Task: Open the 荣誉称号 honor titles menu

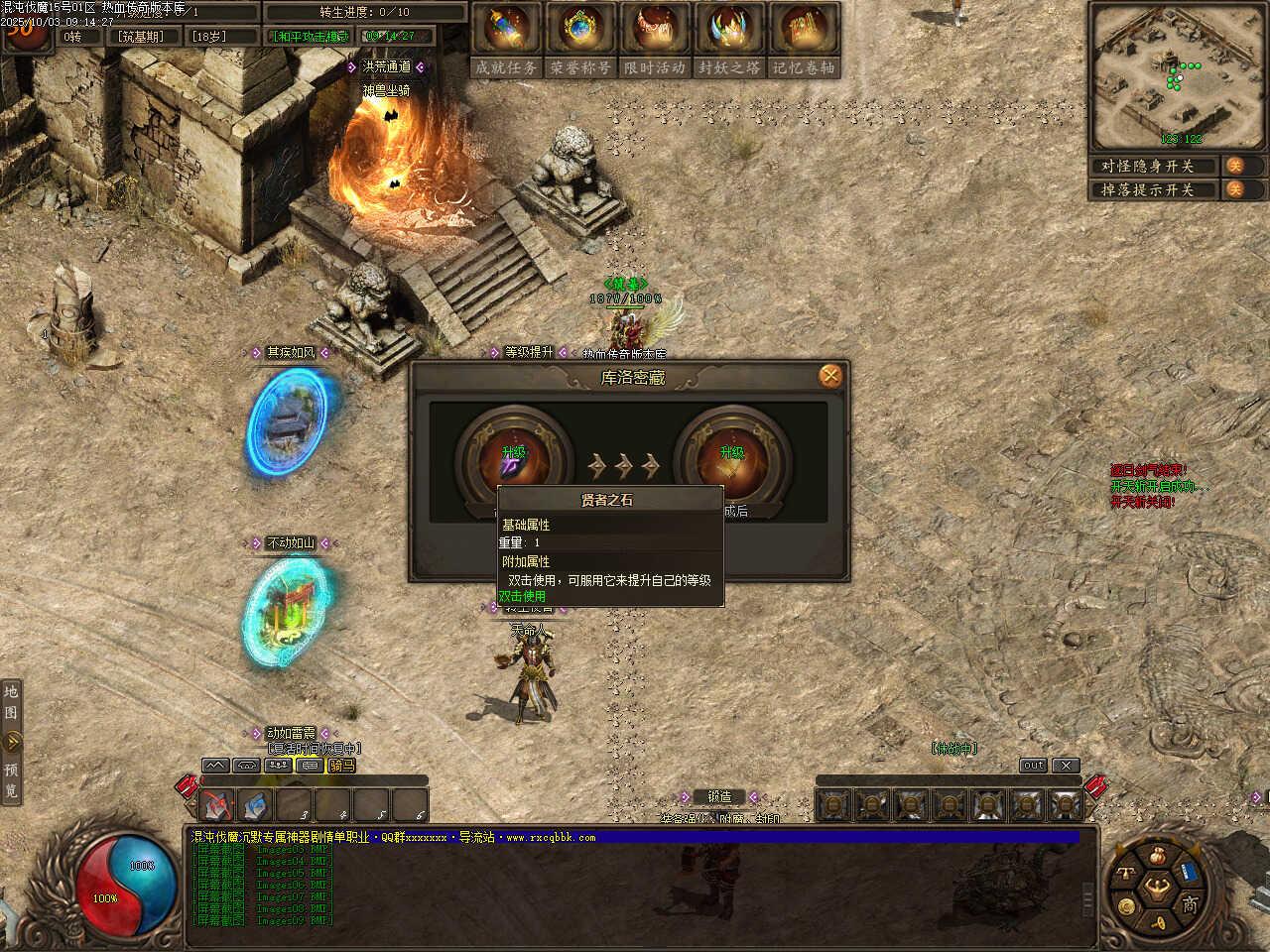Action: (580, 40)
